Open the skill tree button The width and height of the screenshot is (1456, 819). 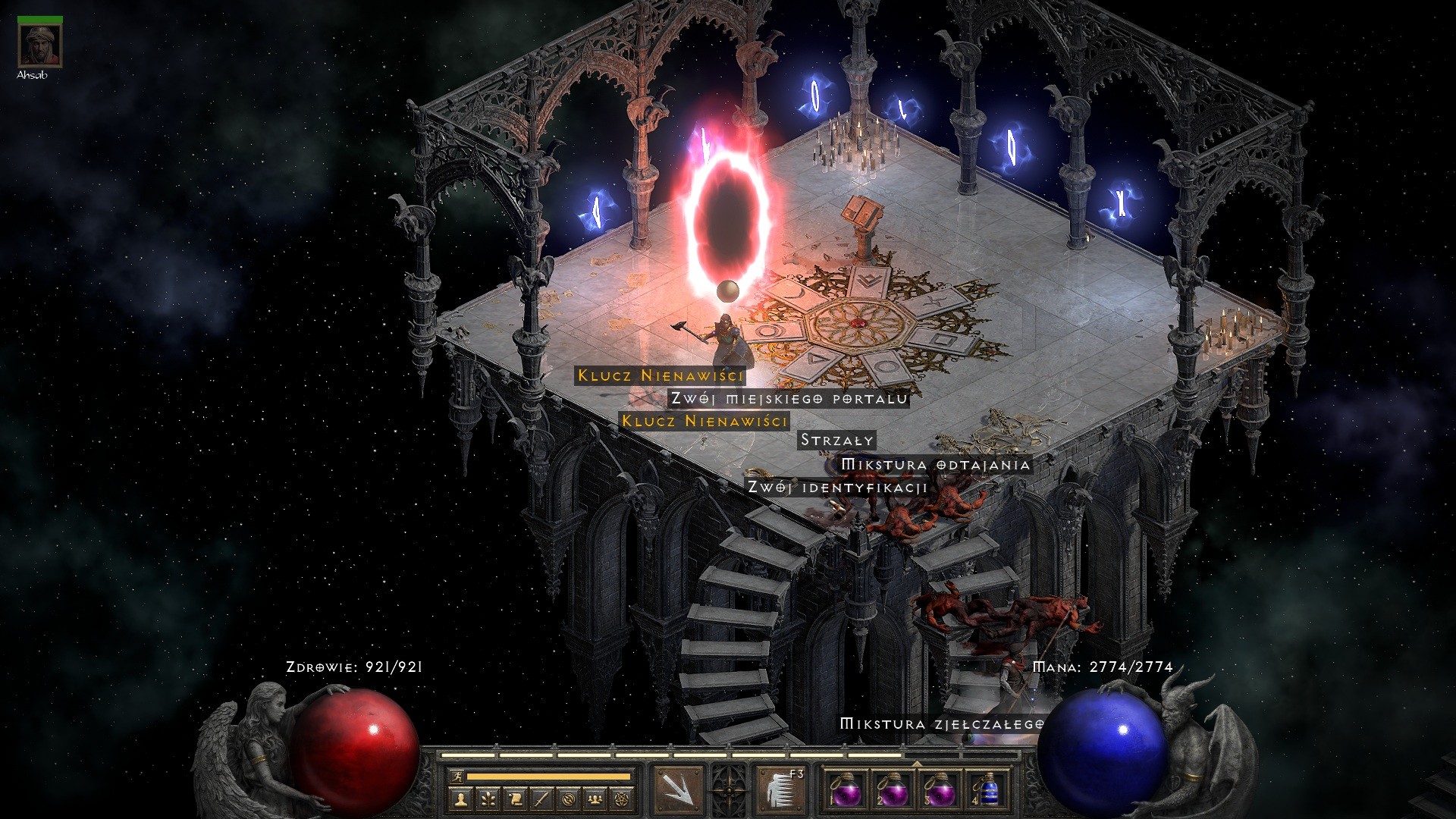pos(488,799)
